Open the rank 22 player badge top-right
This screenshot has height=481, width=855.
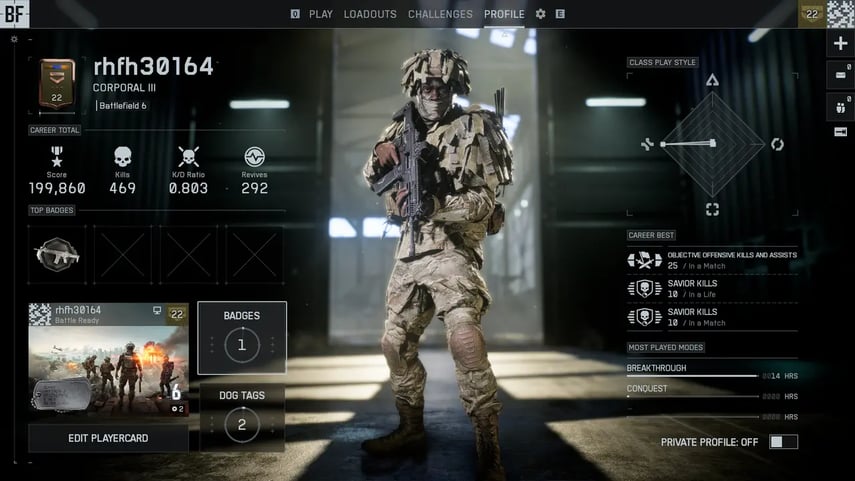click(811, 14)
